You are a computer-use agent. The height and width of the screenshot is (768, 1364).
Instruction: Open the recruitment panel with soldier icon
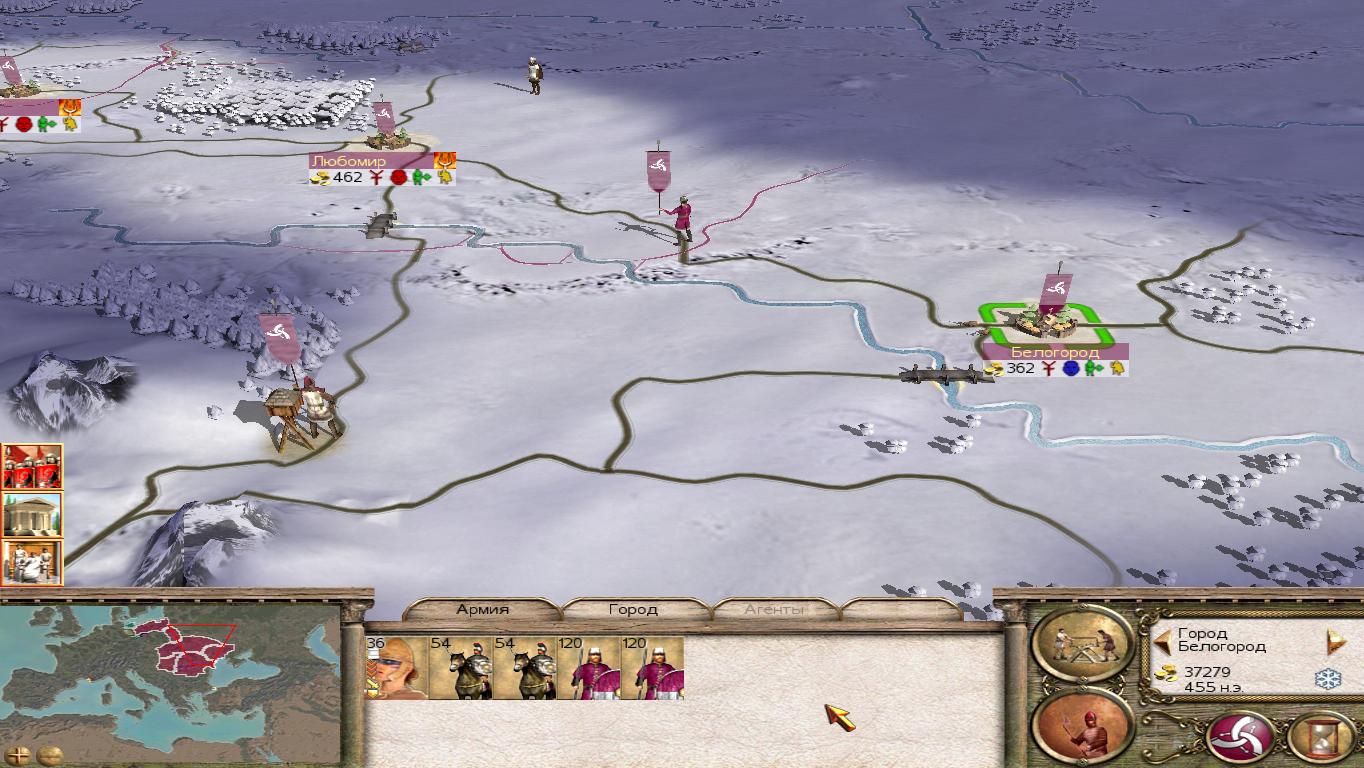pyautogui.click(x=1083, y=727)
